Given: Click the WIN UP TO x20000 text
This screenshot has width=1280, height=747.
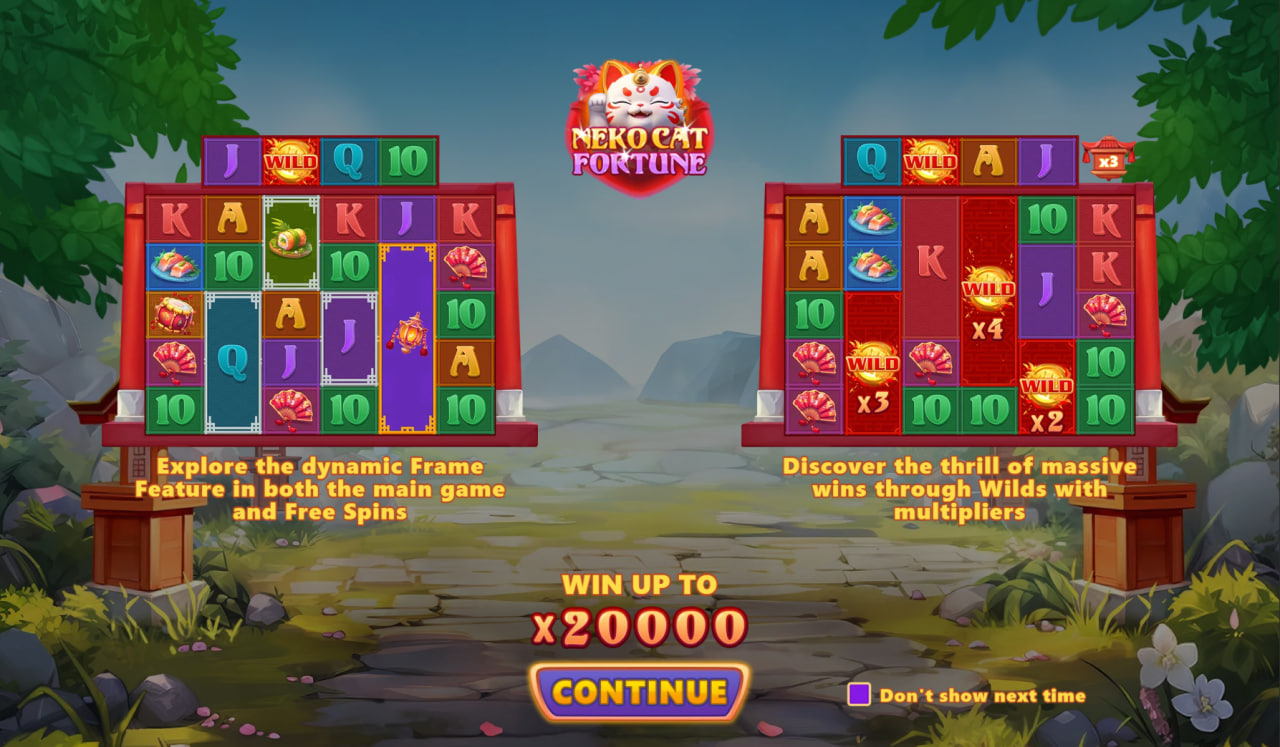Looking at the screenshot, I should coord(640,610).
